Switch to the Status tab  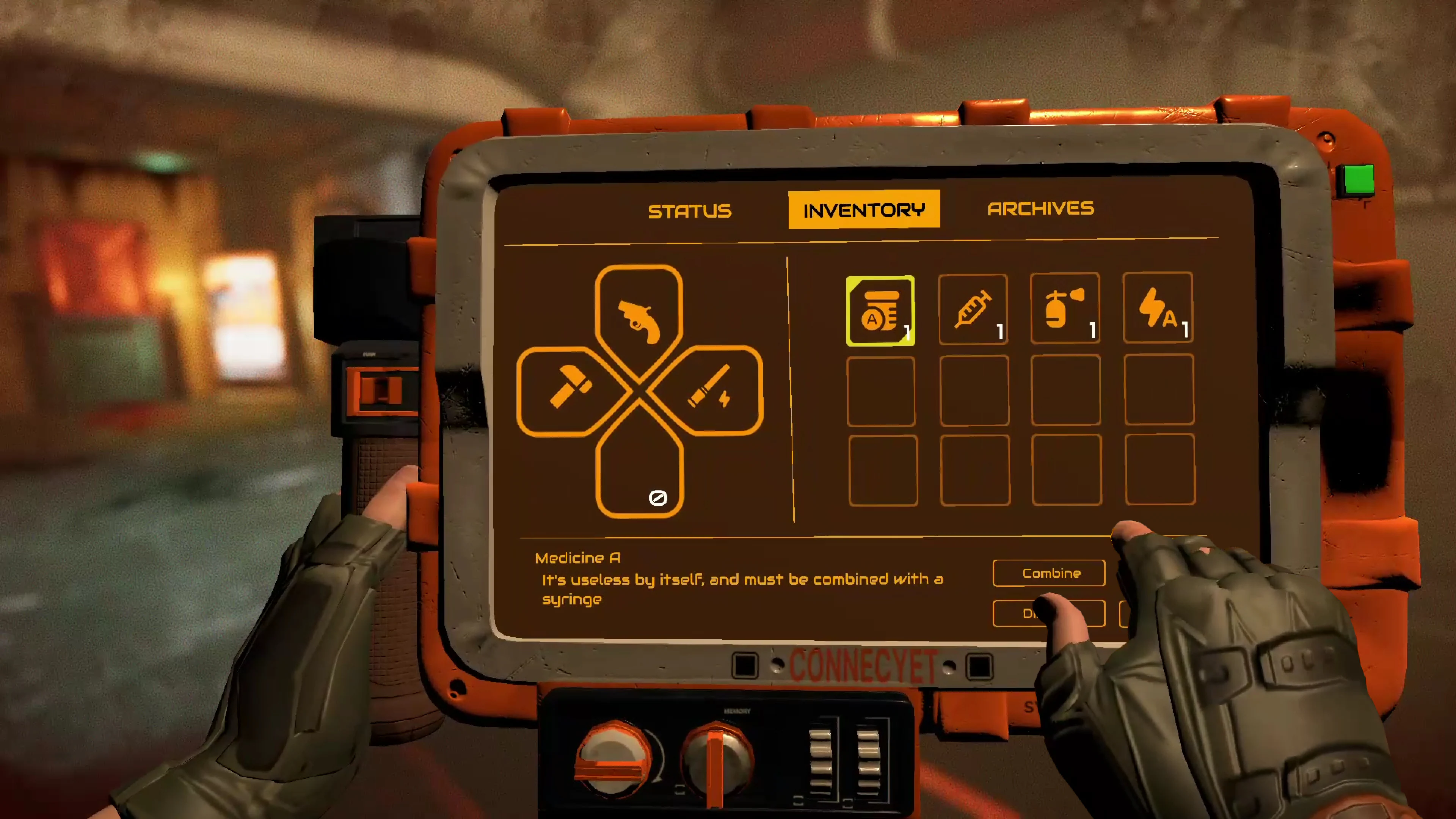coord(690,210)
